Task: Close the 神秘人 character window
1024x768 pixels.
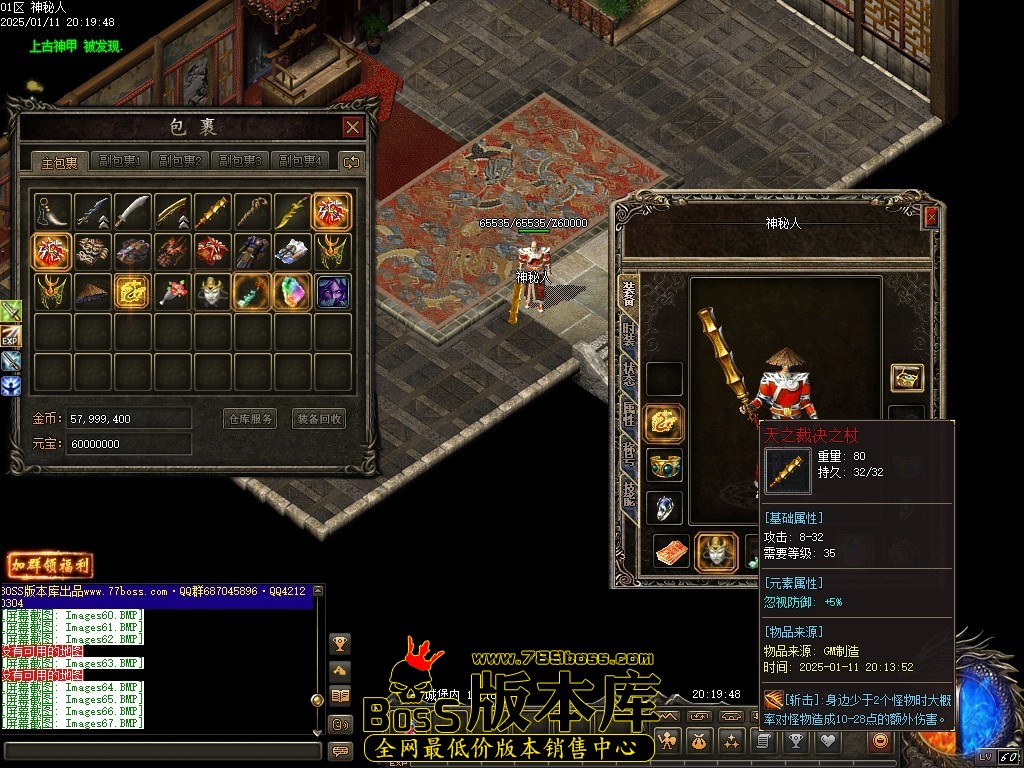Action: [x=931, y=217]
